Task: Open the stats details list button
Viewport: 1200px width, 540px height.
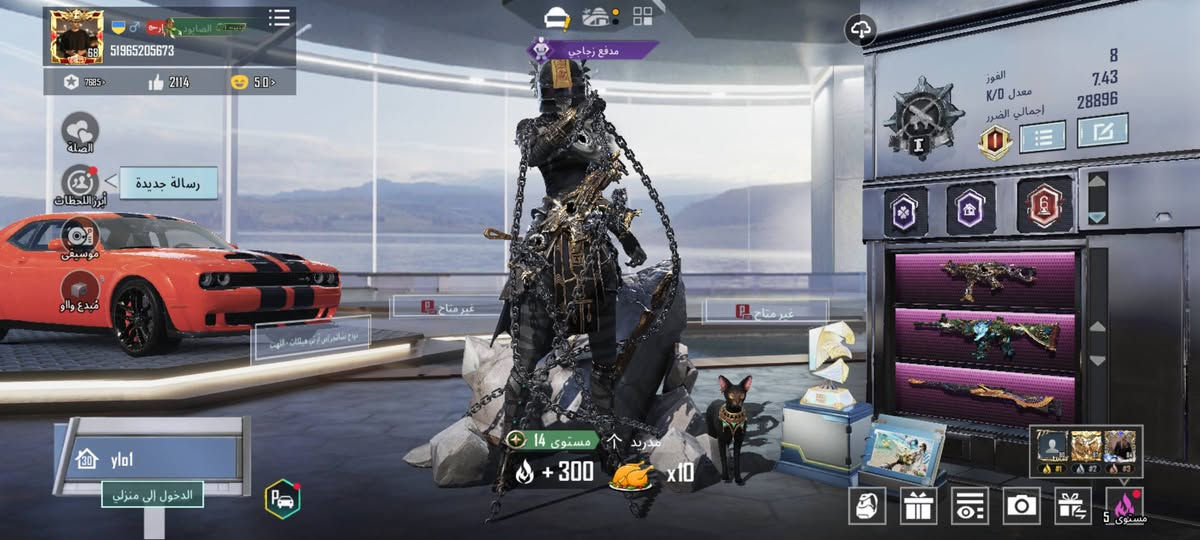Action: click(x=1042, y=135)
